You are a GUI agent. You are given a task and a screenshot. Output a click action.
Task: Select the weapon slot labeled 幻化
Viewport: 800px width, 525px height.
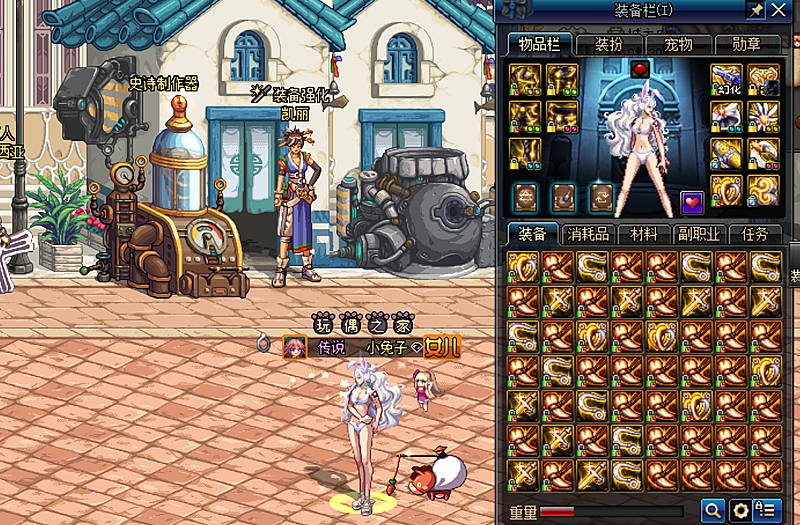click(x=726, y=79)
